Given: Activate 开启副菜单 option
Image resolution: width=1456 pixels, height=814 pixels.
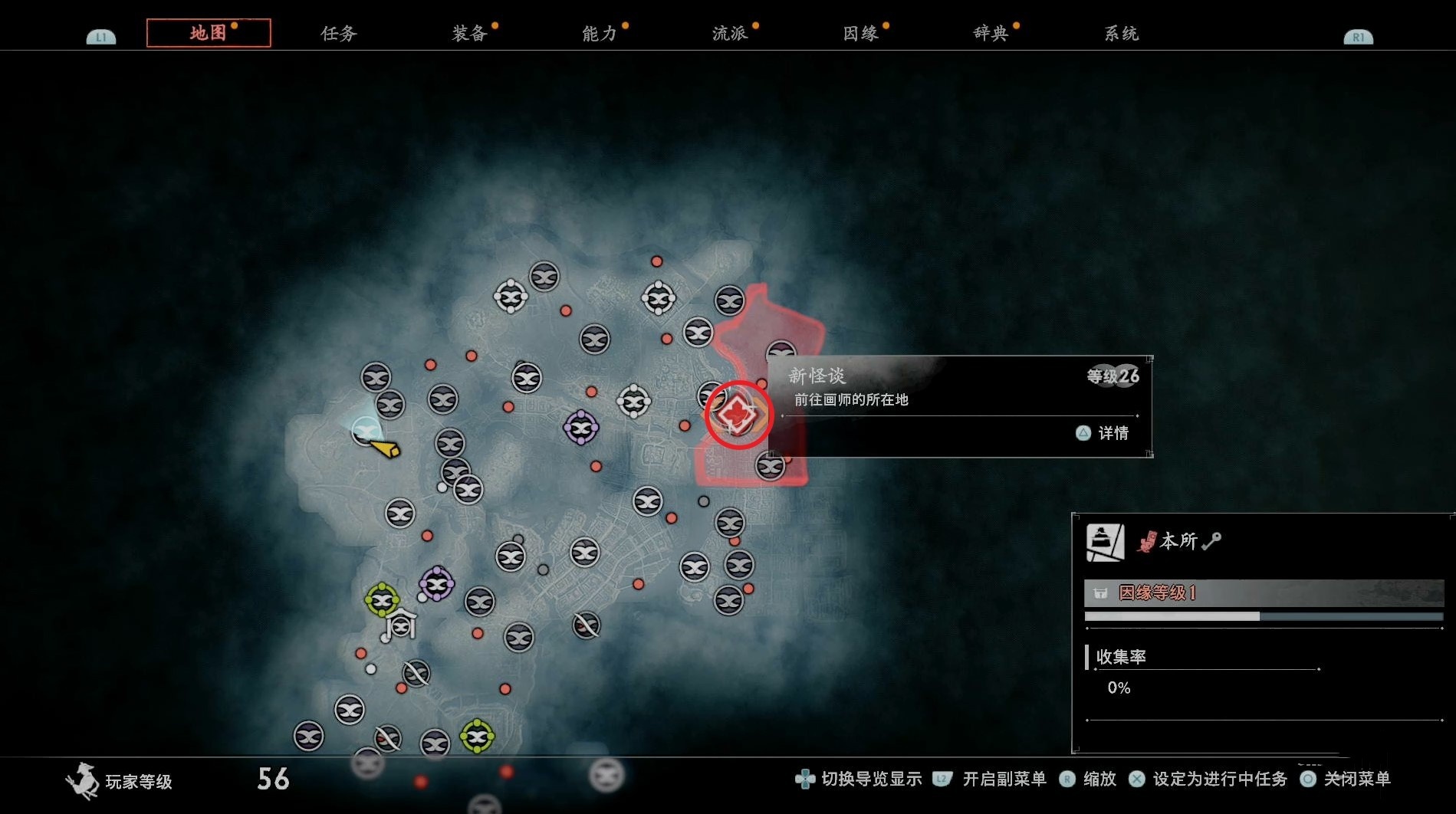Looking at the screenshot, I should tap(1004, 780).
